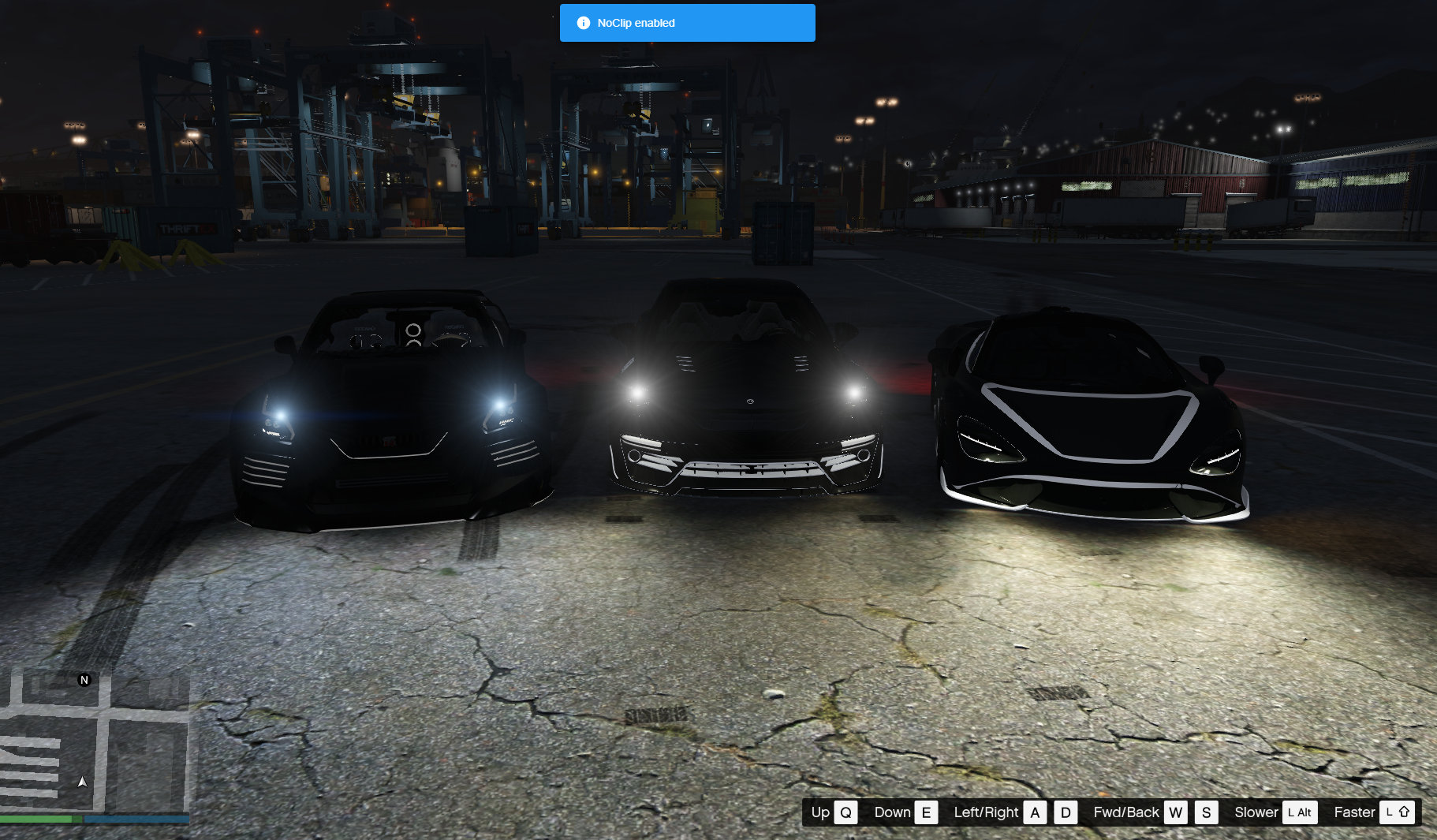Image resolution: width=1437 pixels, height=840 pixels.
Task: Click the Down label in the keybind bar
Action: [x=894, y=812]
